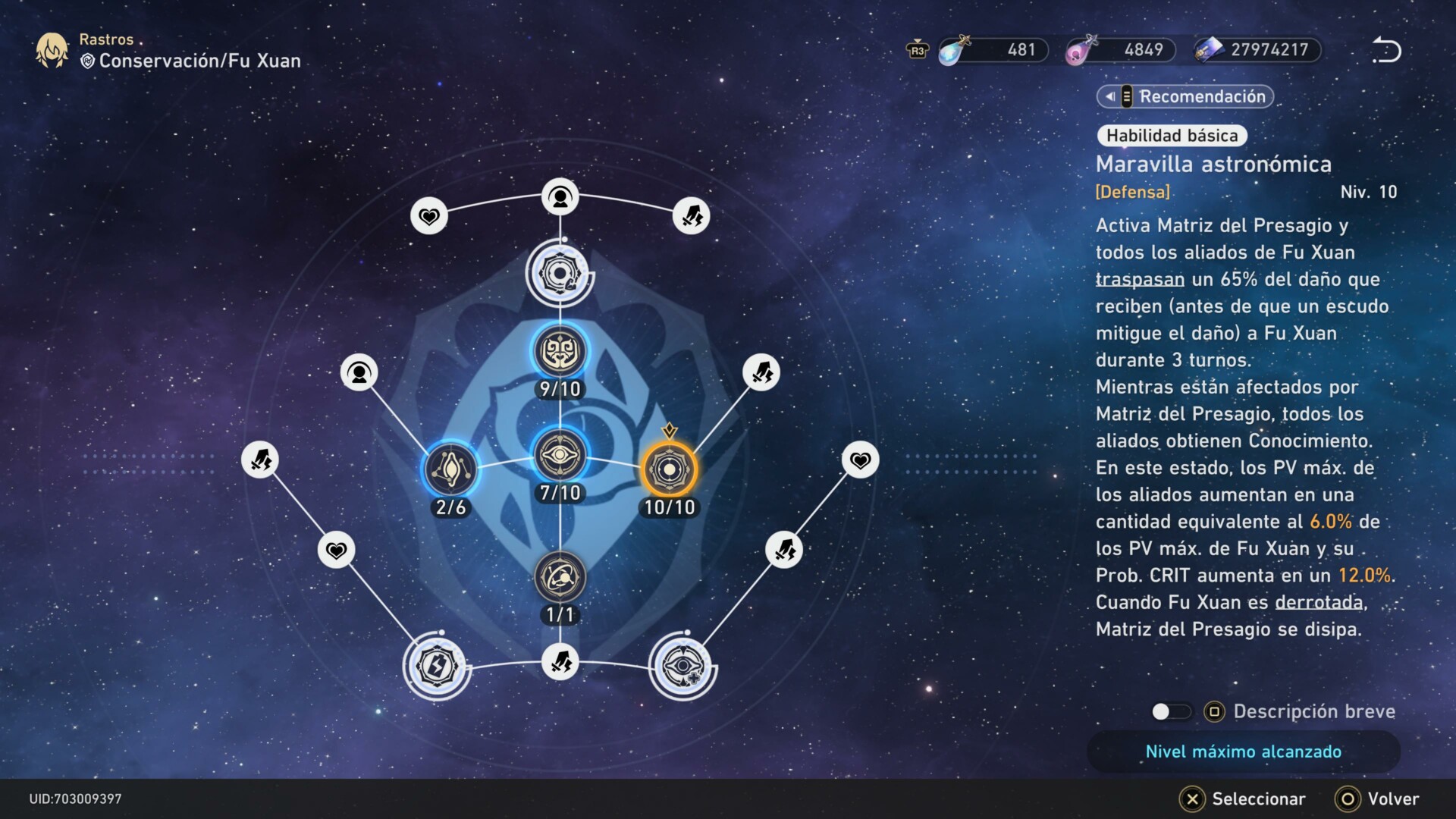The height and width of the screenshot is (819, 1456).
Task: Select the large node below the top portrait
Action: [560, 274]
